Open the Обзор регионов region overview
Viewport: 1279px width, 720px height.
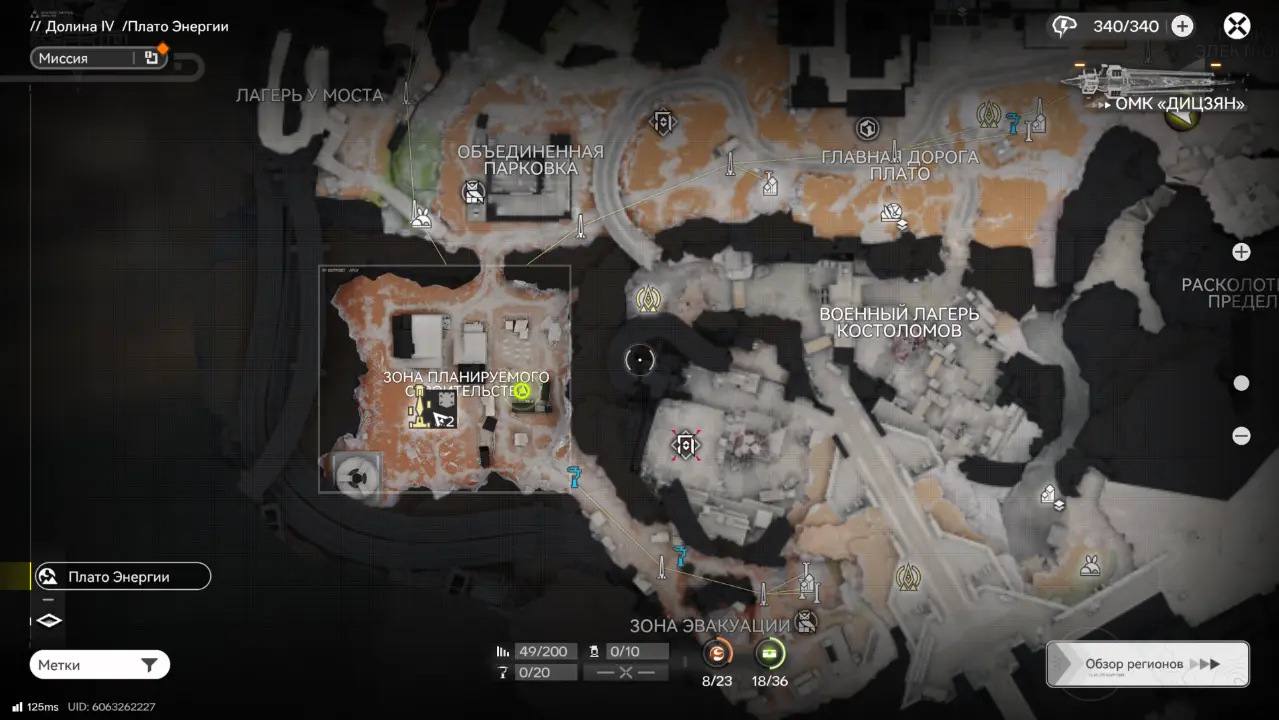(1148, 664)
